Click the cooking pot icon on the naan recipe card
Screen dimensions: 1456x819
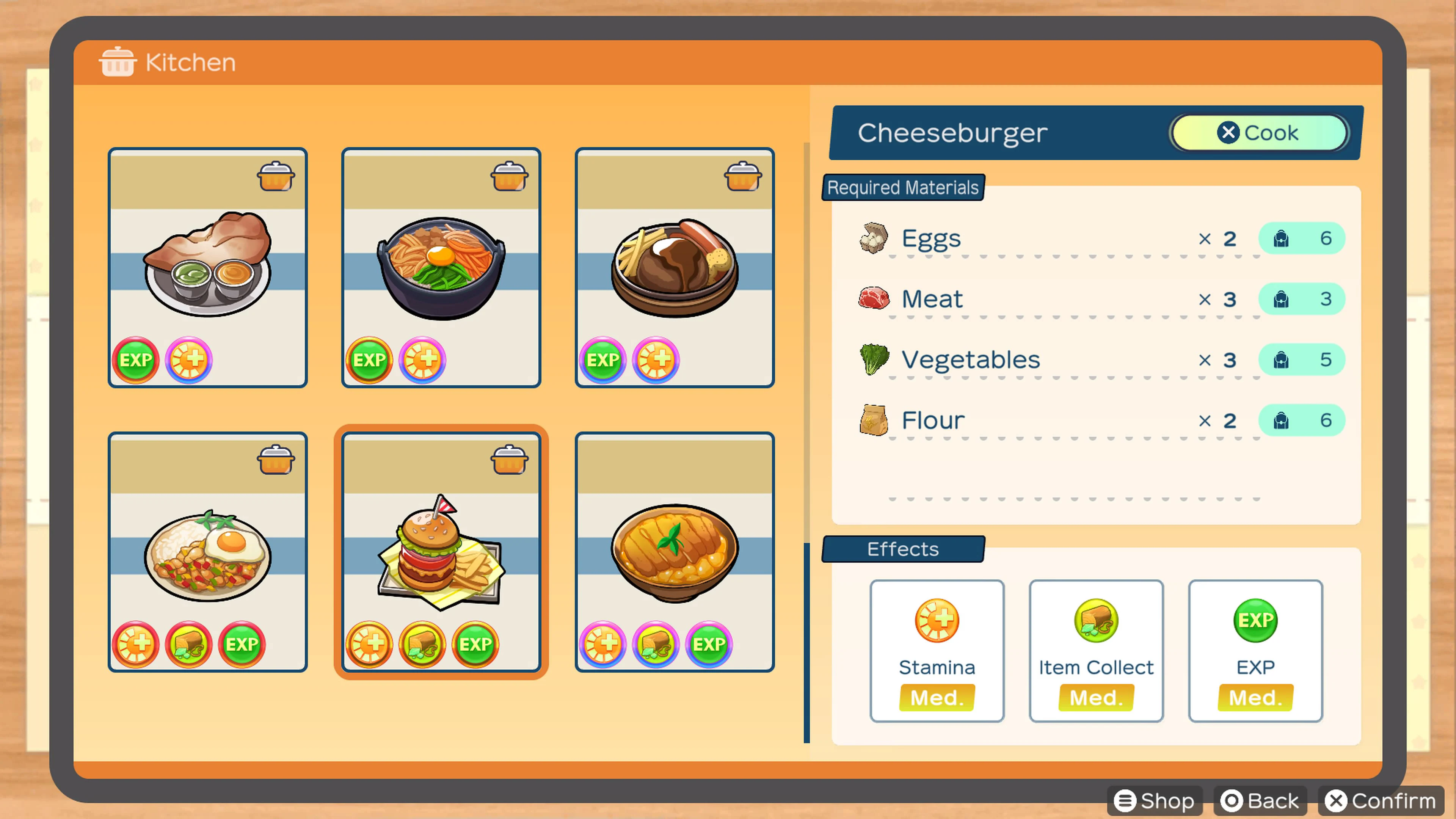click(276, 176)
